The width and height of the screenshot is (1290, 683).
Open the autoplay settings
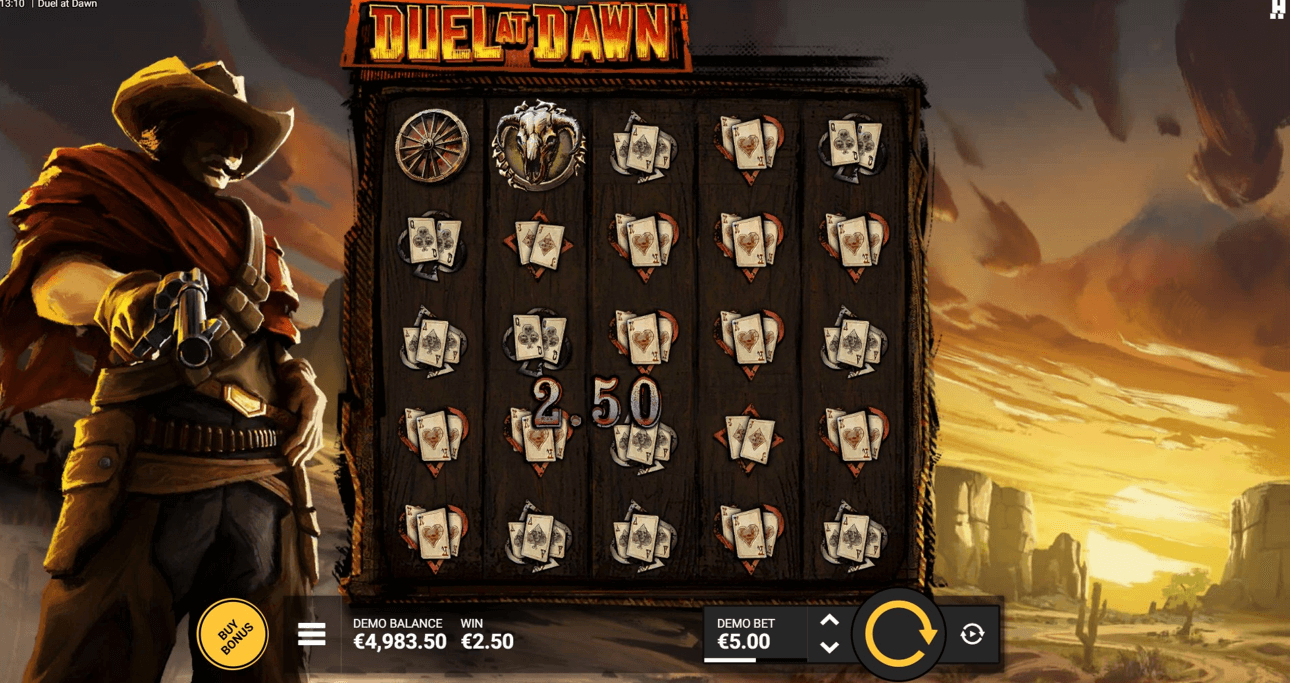coord(972,634)
